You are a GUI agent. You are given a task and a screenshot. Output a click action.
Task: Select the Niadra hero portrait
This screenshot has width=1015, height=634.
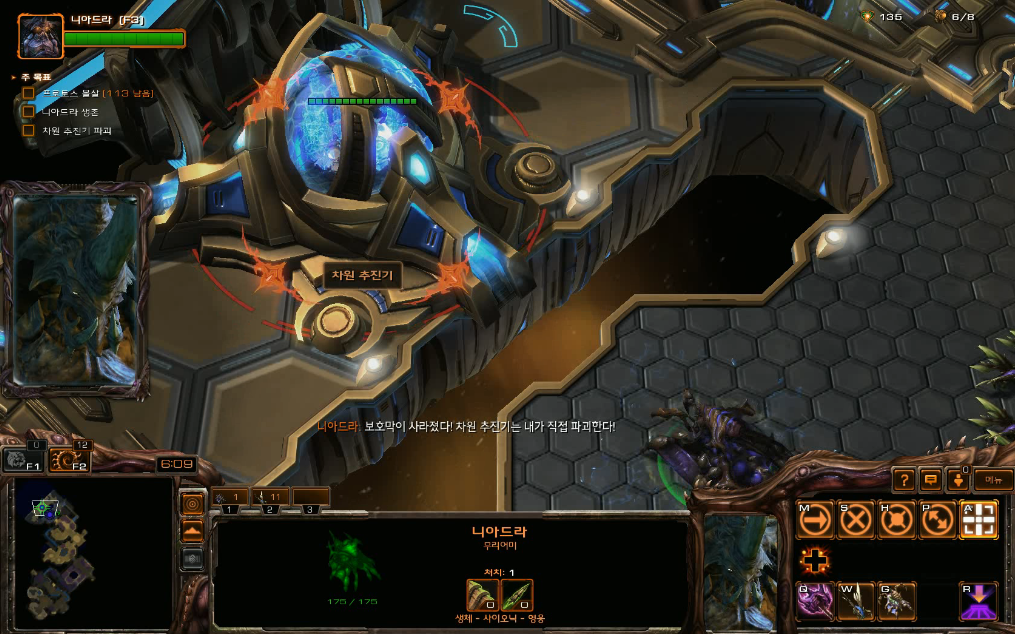pos(40,36)
